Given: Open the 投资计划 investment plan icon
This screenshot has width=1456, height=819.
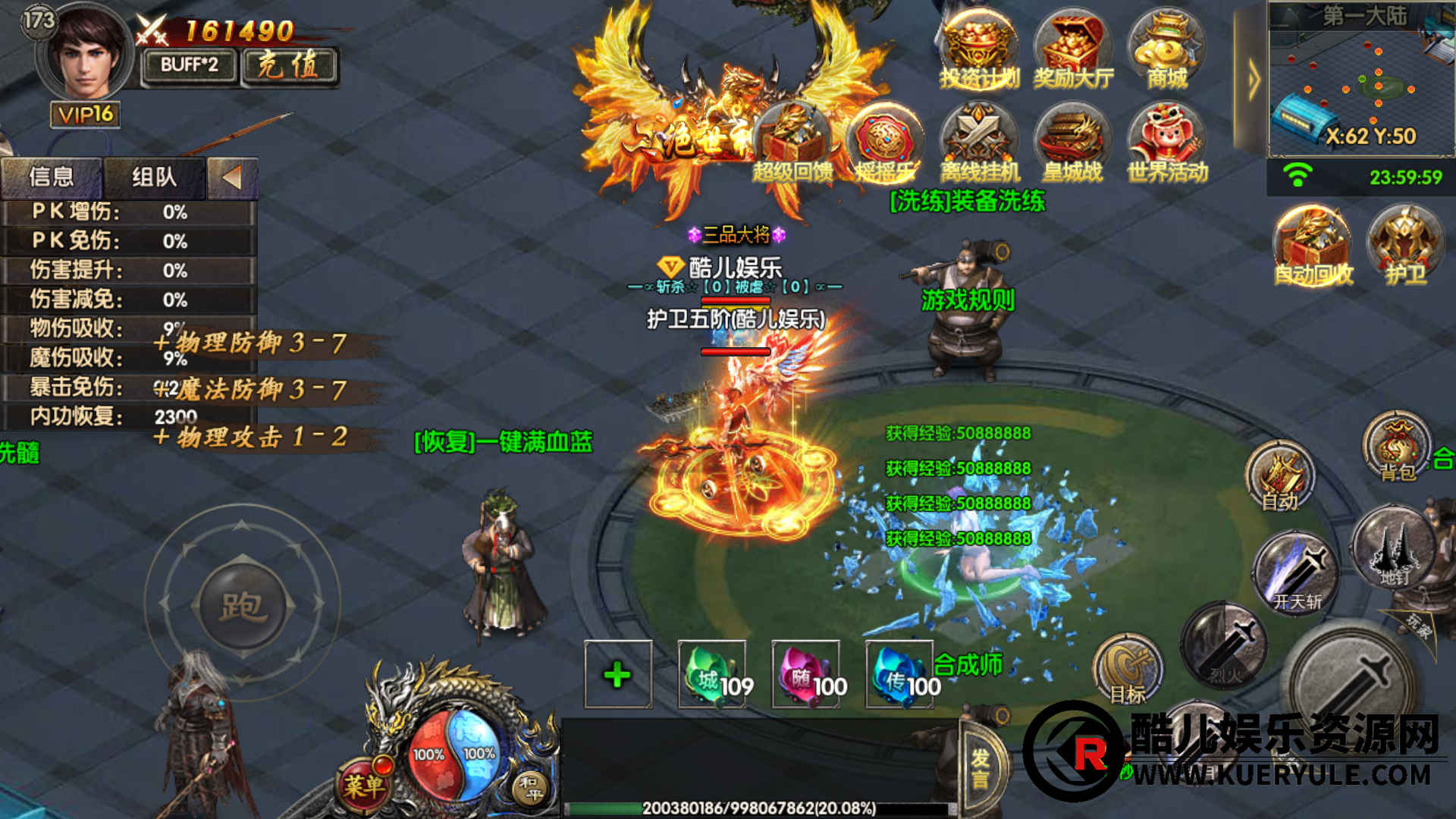Looking at the screenshot, I should [978, 50].
